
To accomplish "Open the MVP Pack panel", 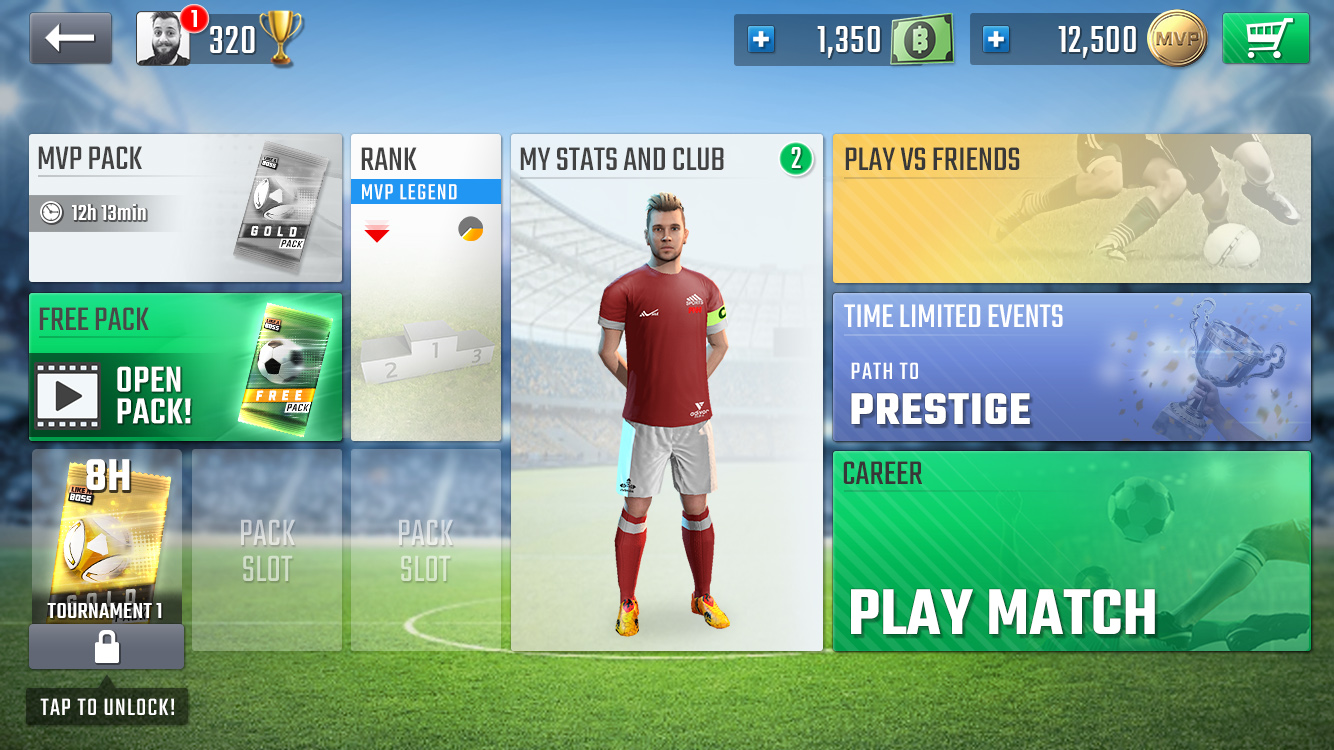I will point(185,208).
